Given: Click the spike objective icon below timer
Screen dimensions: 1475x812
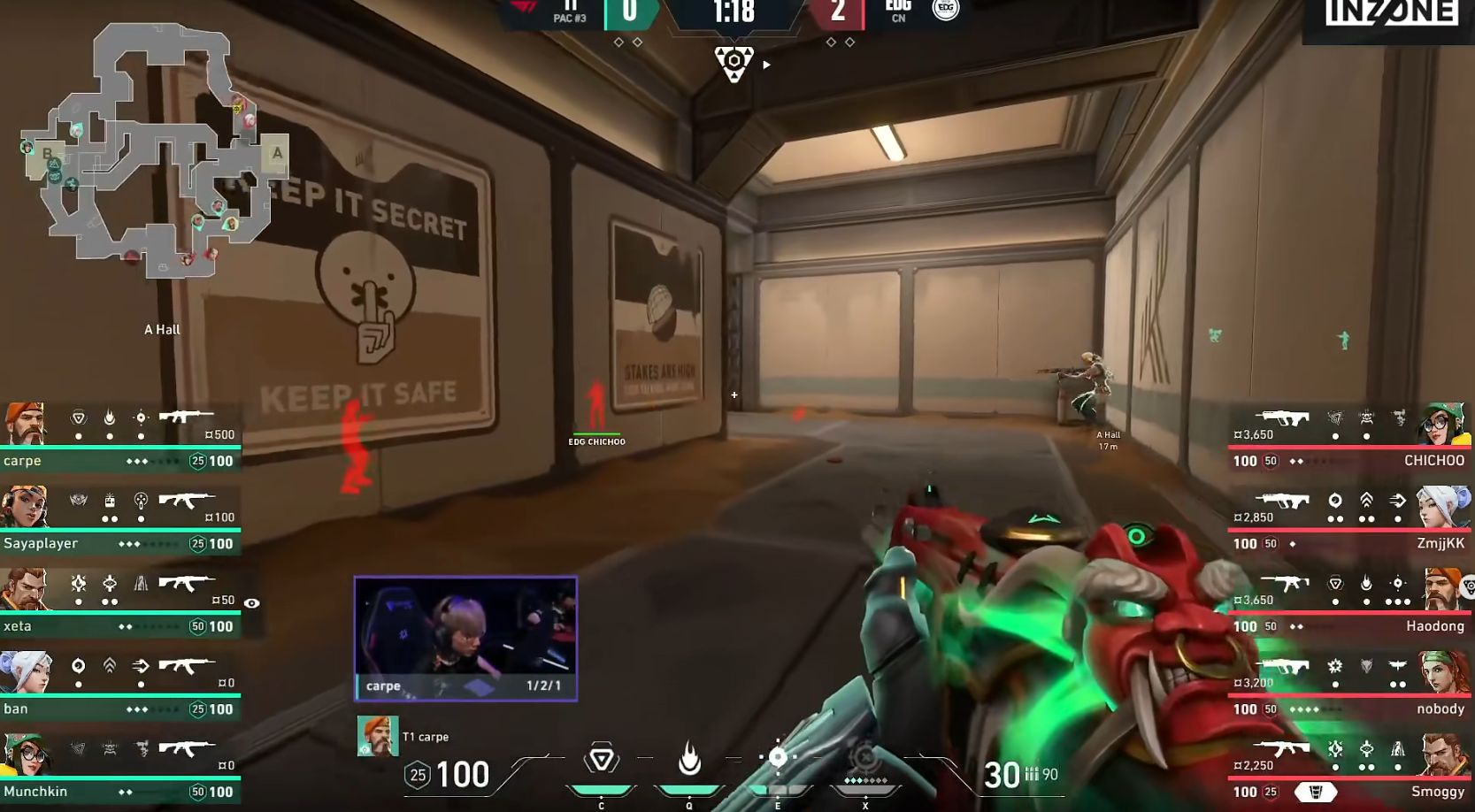Looking at the screenshot, I should click(x=734, y=64).
